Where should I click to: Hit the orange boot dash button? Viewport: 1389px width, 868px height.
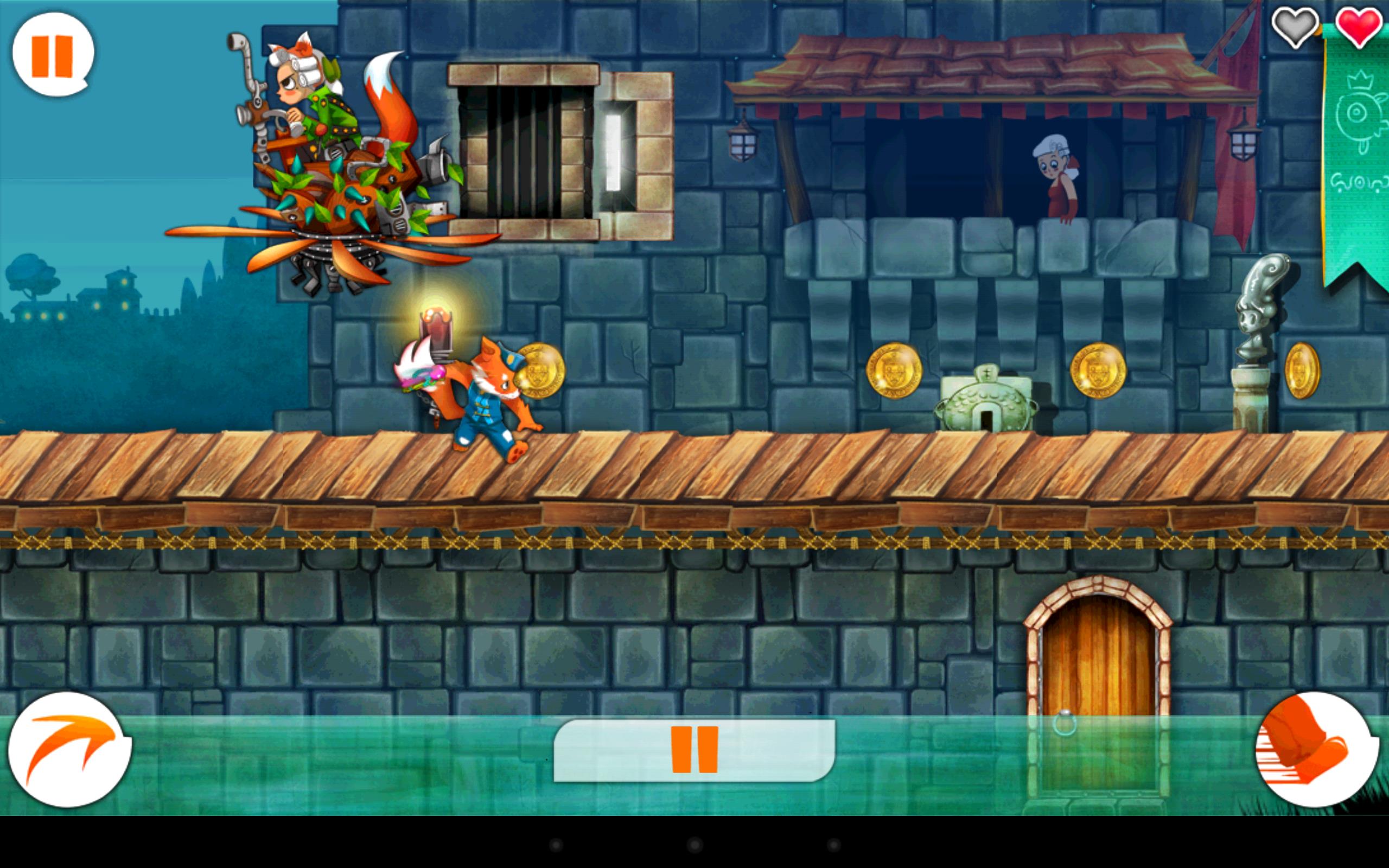pyautogui.click(x=1316, y=749)
